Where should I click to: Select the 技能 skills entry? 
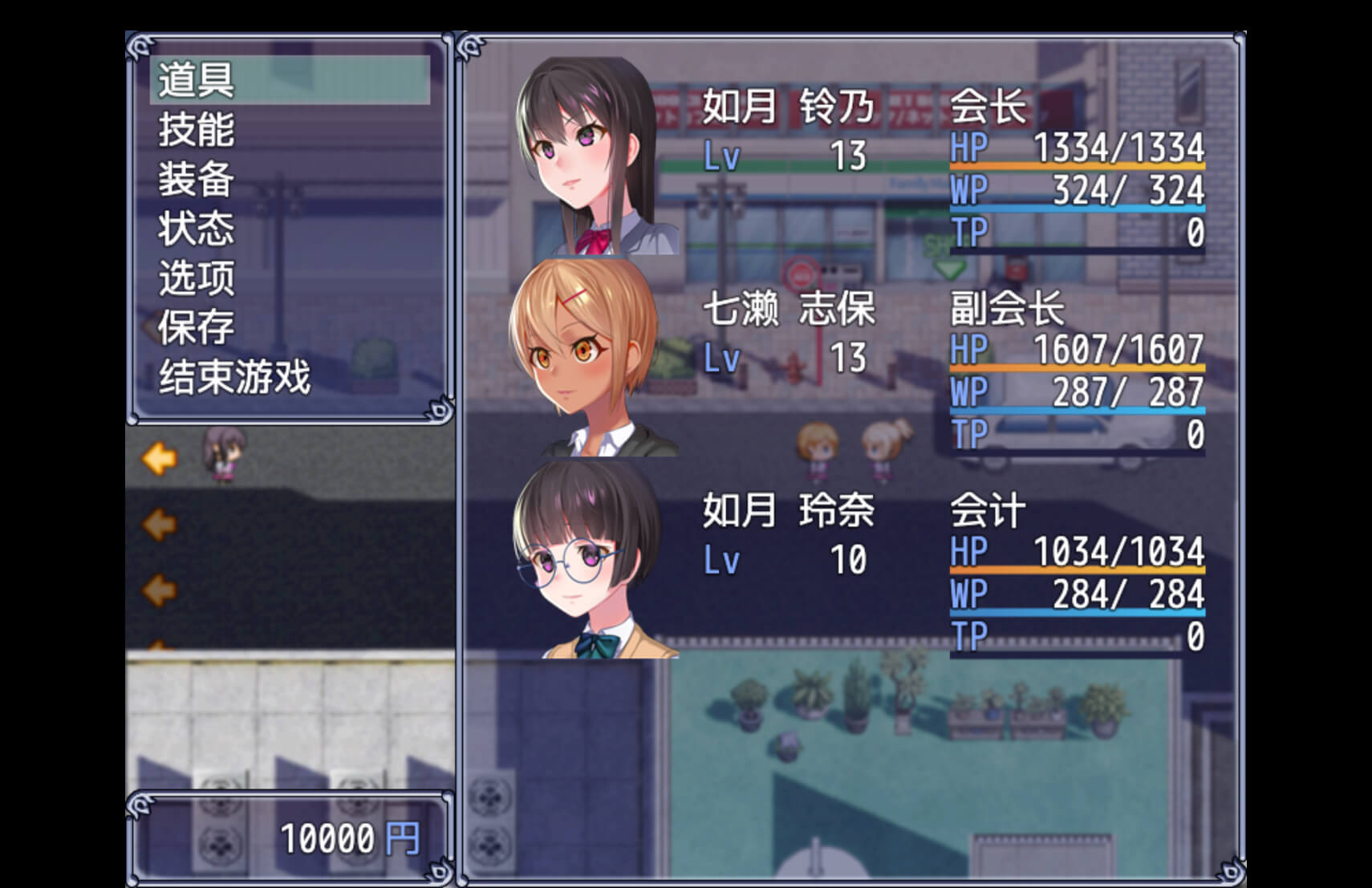click(197, 129)
